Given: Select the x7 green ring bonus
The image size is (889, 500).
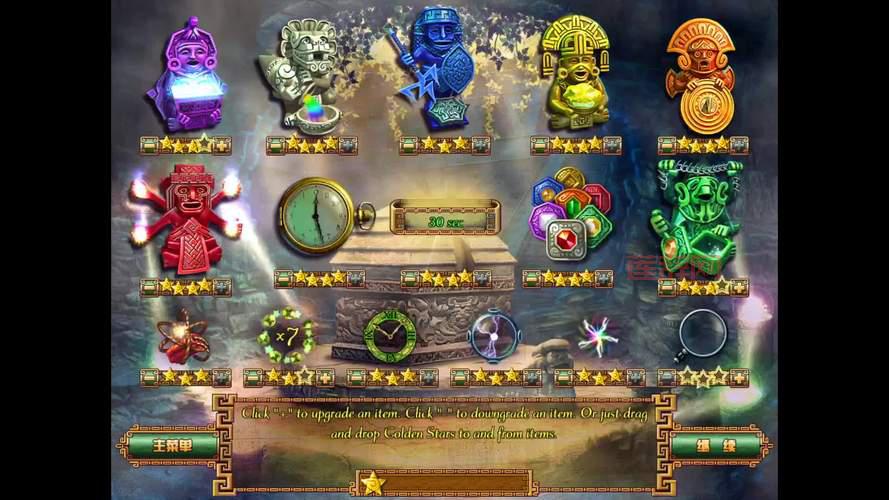Looking at the screenshot, I should [x=285, y=333].
